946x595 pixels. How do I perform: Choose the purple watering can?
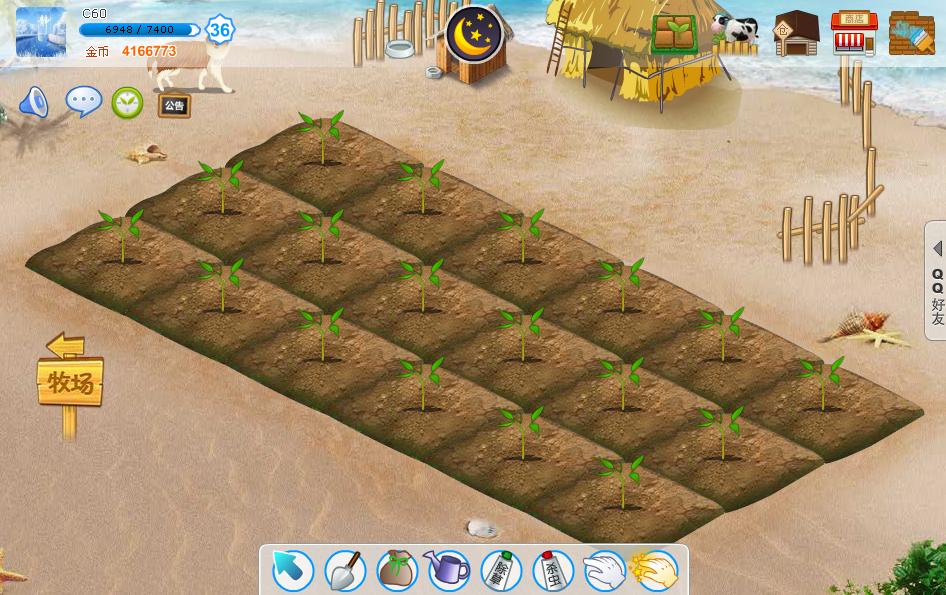click(x=448, y=571)
